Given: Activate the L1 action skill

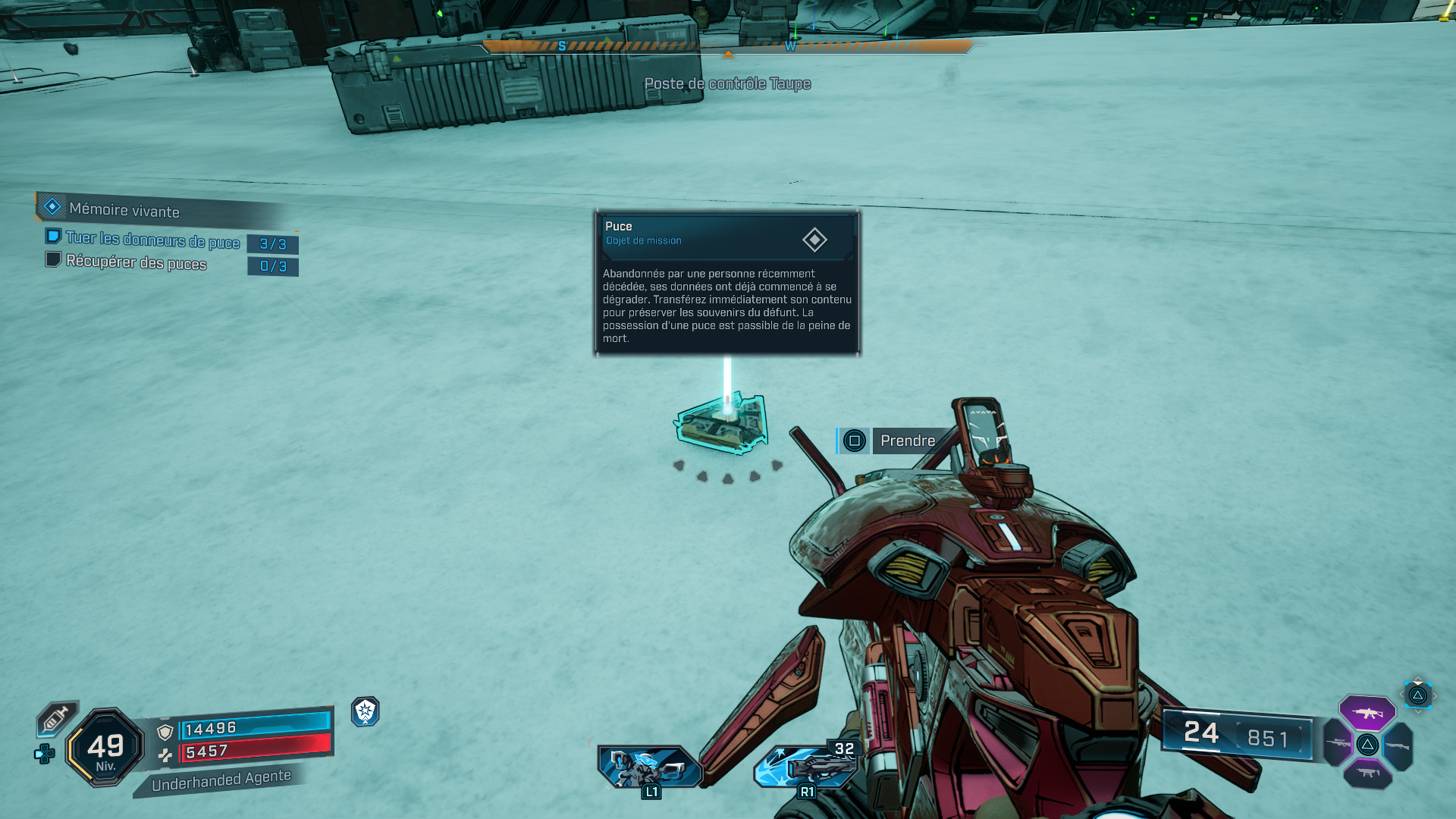Looking at the screenshot, I should [649, 767].
